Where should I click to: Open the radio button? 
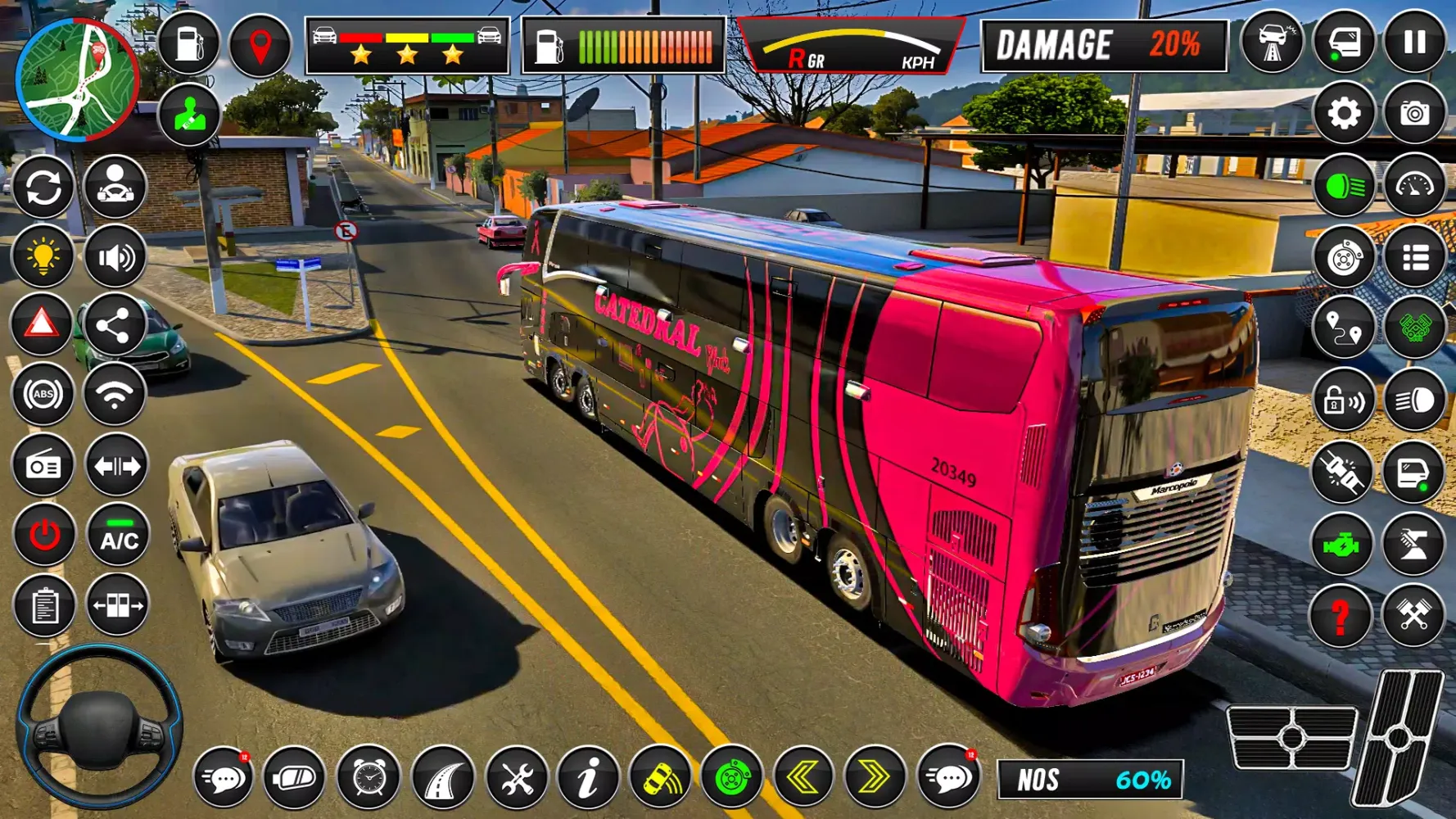(x=43, y=466)
